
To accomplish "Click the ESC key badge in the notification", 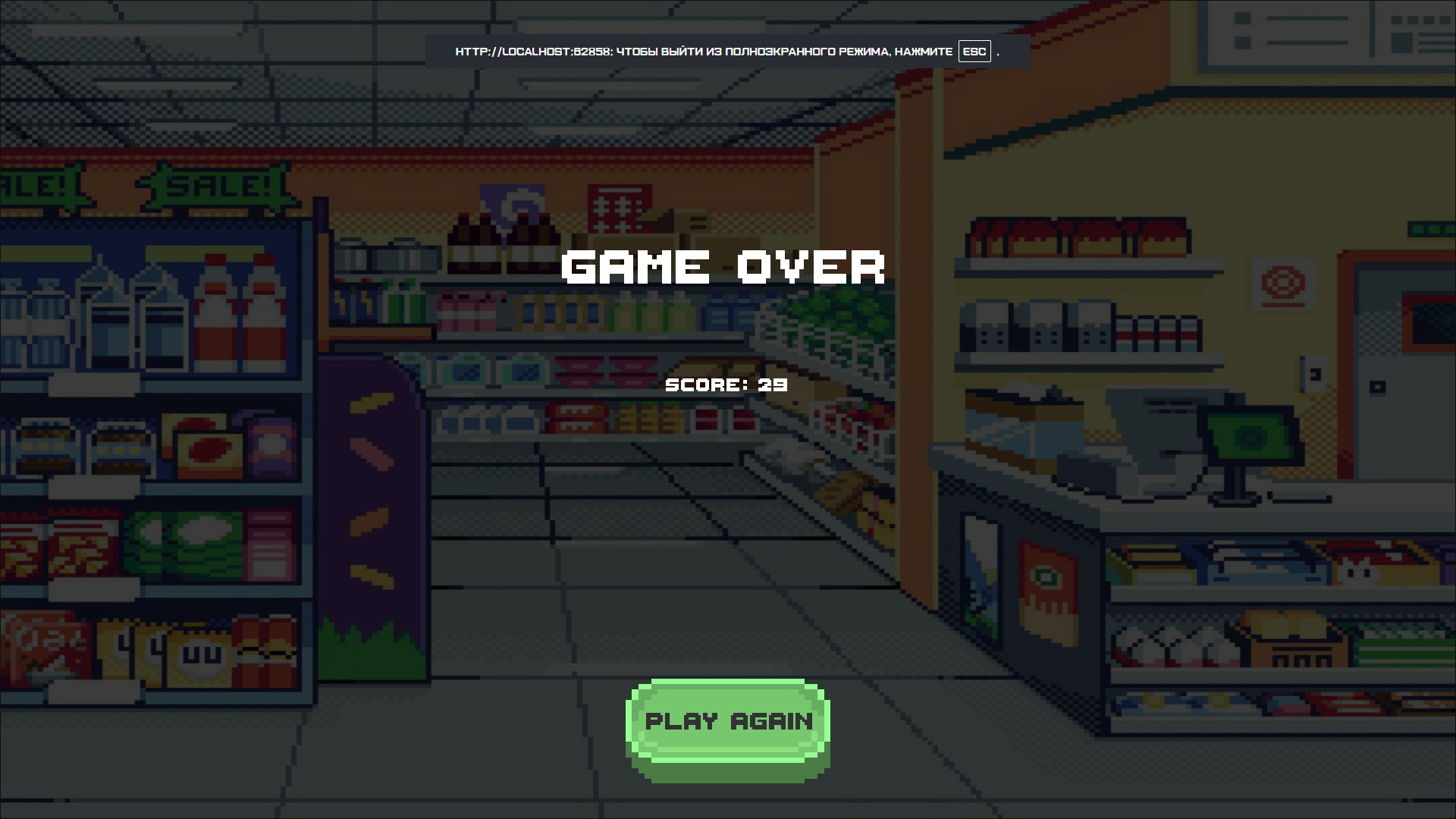I will click(973, 51).
